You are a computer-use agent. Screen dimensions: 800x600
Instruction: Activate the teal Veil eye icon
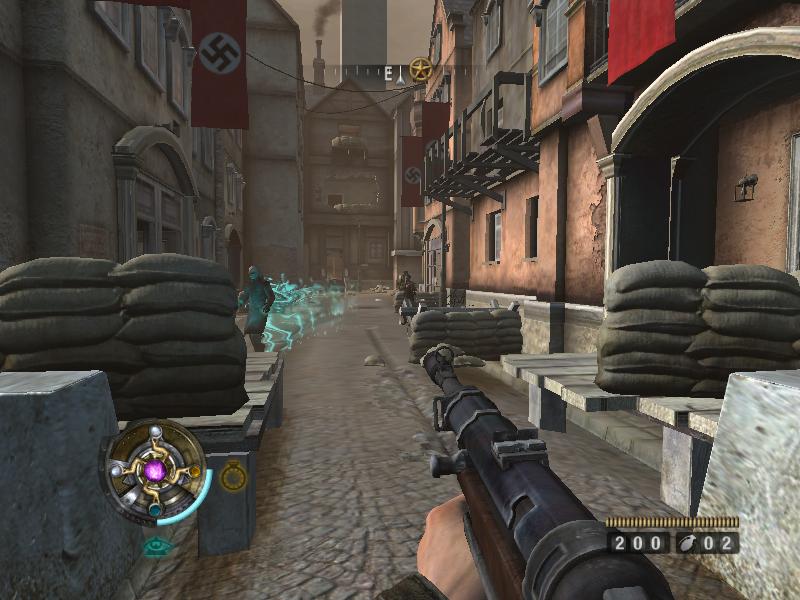pos(155,546)
